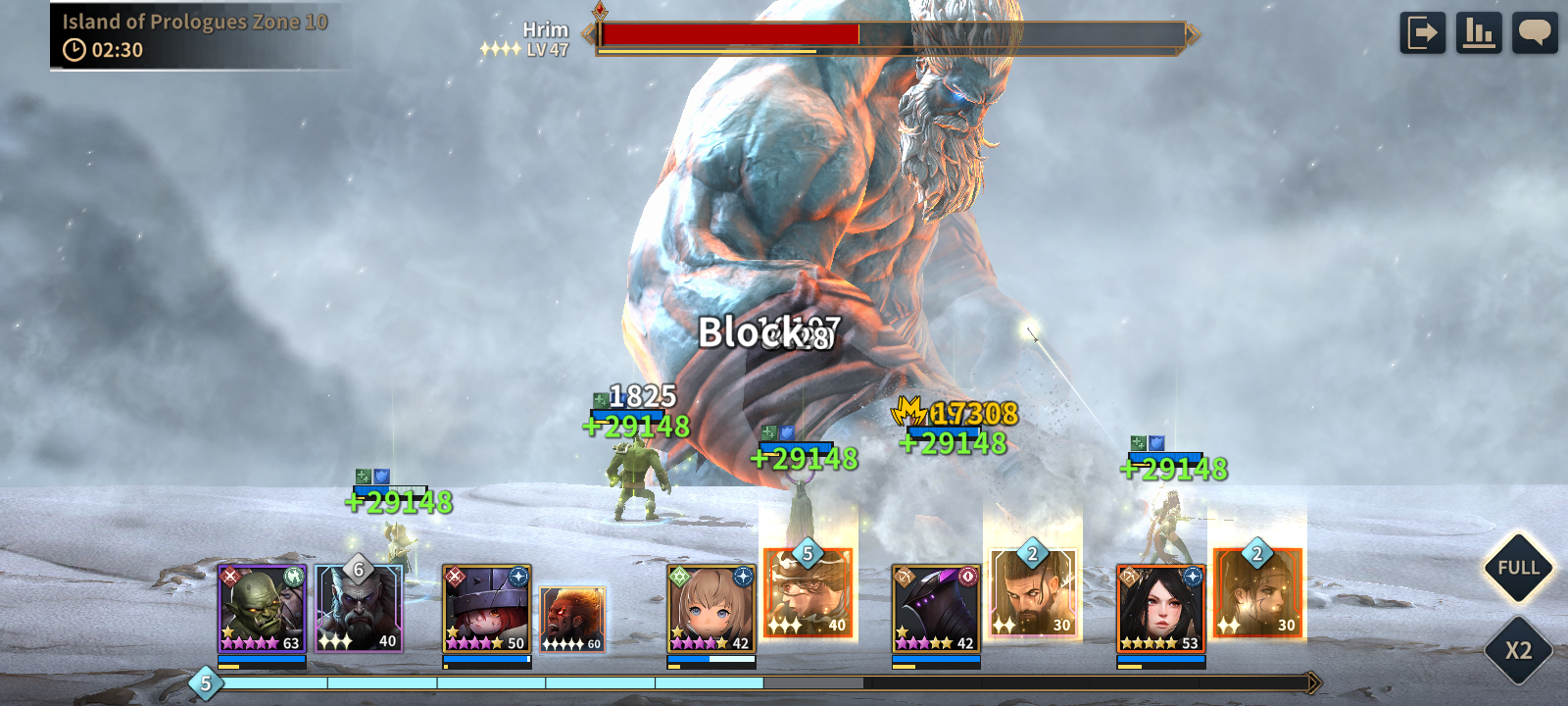
Task: Select the brown-haired girl hero portrait
Action: (x=710, y=609)
